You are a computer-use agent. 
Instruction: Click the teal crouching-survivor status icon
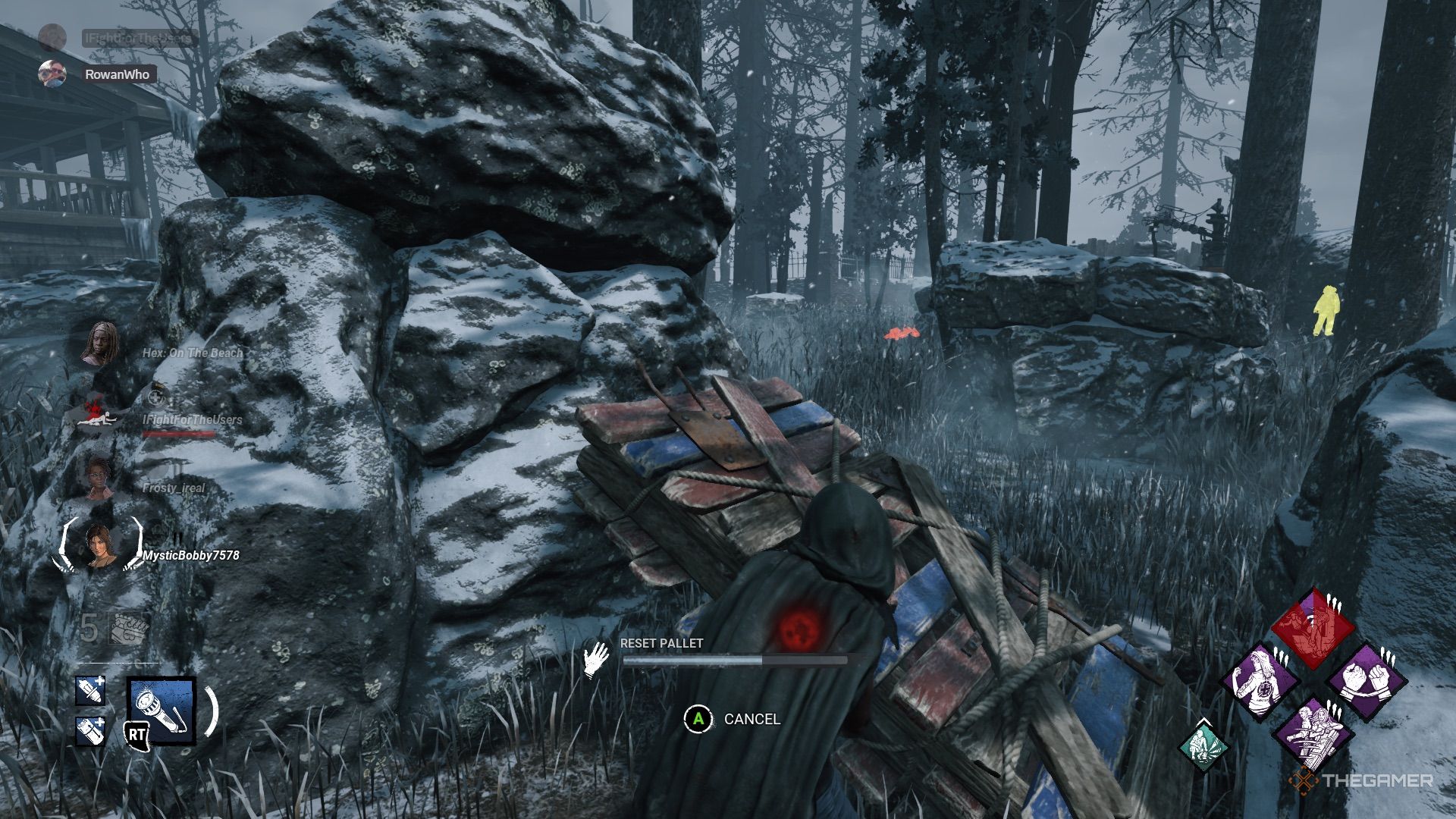click(1203, 745)
